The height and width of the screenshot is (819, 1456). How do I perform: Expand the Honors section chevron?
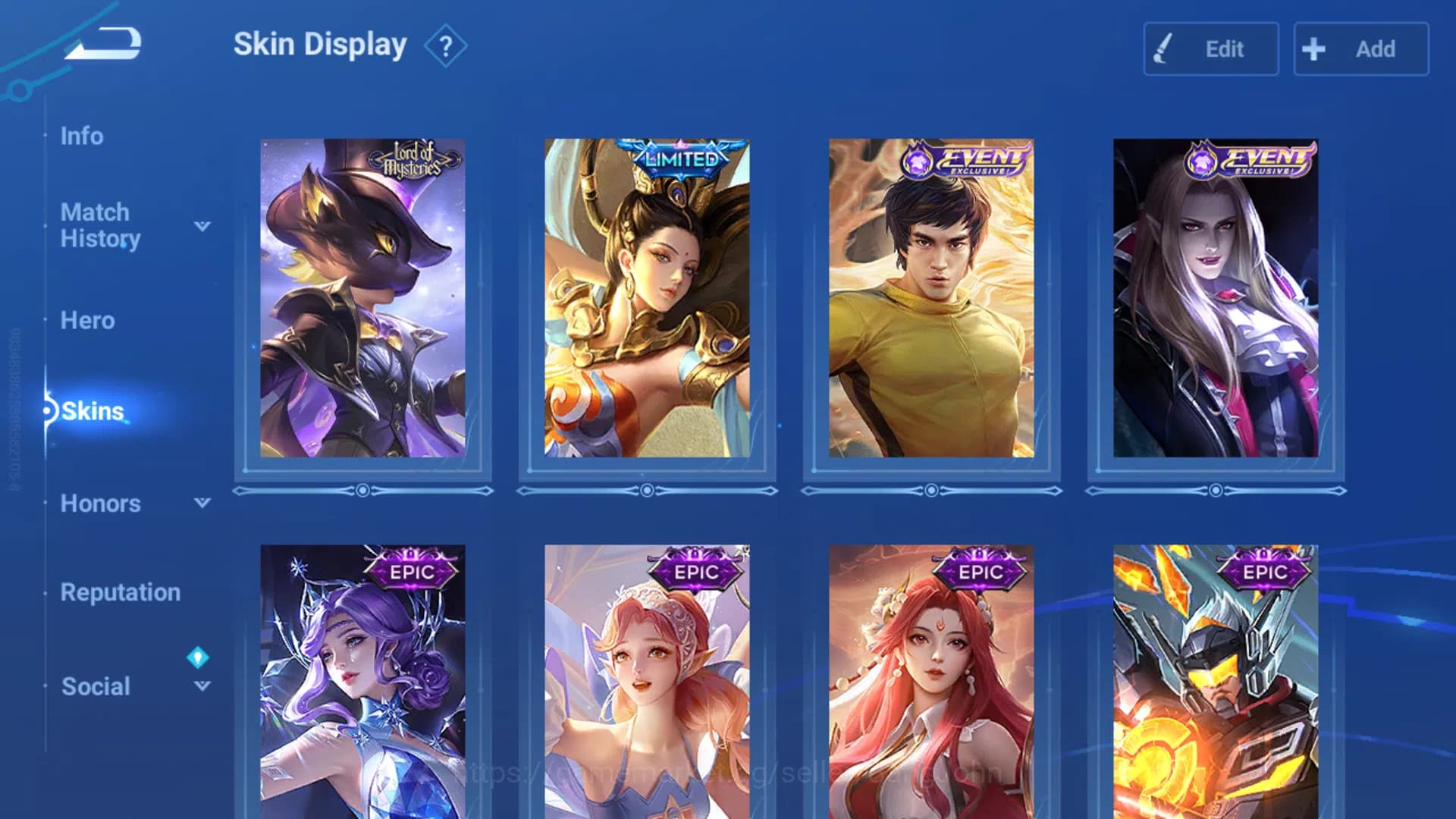[202, 503]
